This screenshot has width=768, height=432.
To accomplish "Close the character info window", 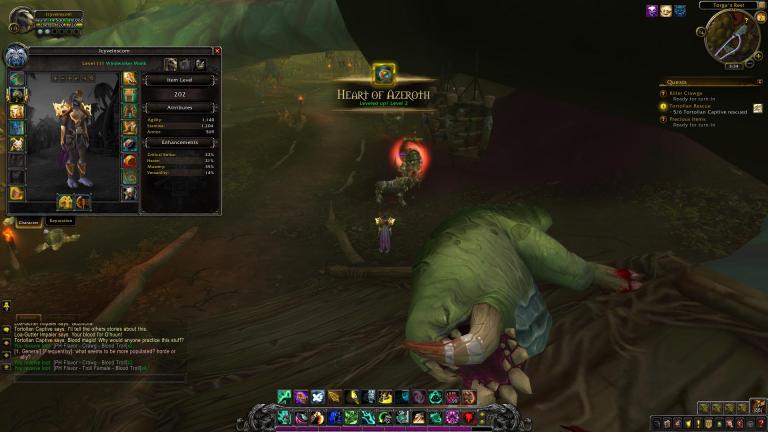I will click(x=217, y=50).
